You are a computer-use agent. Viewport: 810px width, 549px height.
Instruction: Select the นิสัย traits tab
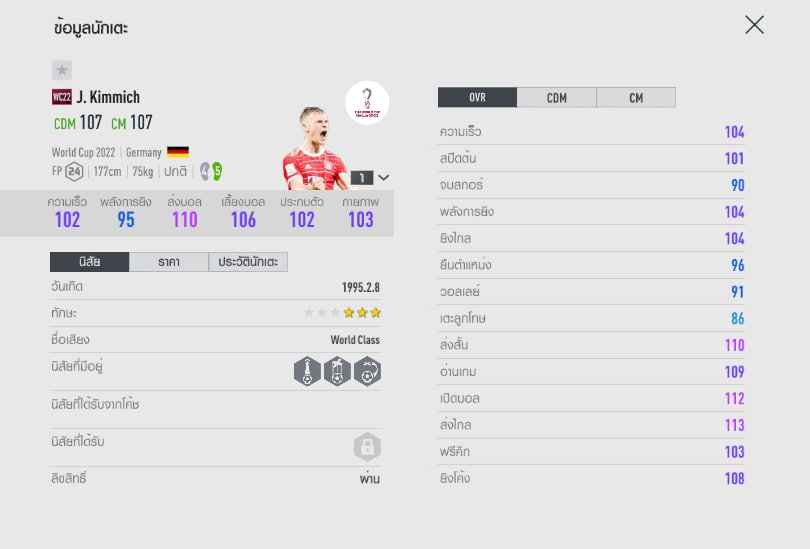[89, 262]
